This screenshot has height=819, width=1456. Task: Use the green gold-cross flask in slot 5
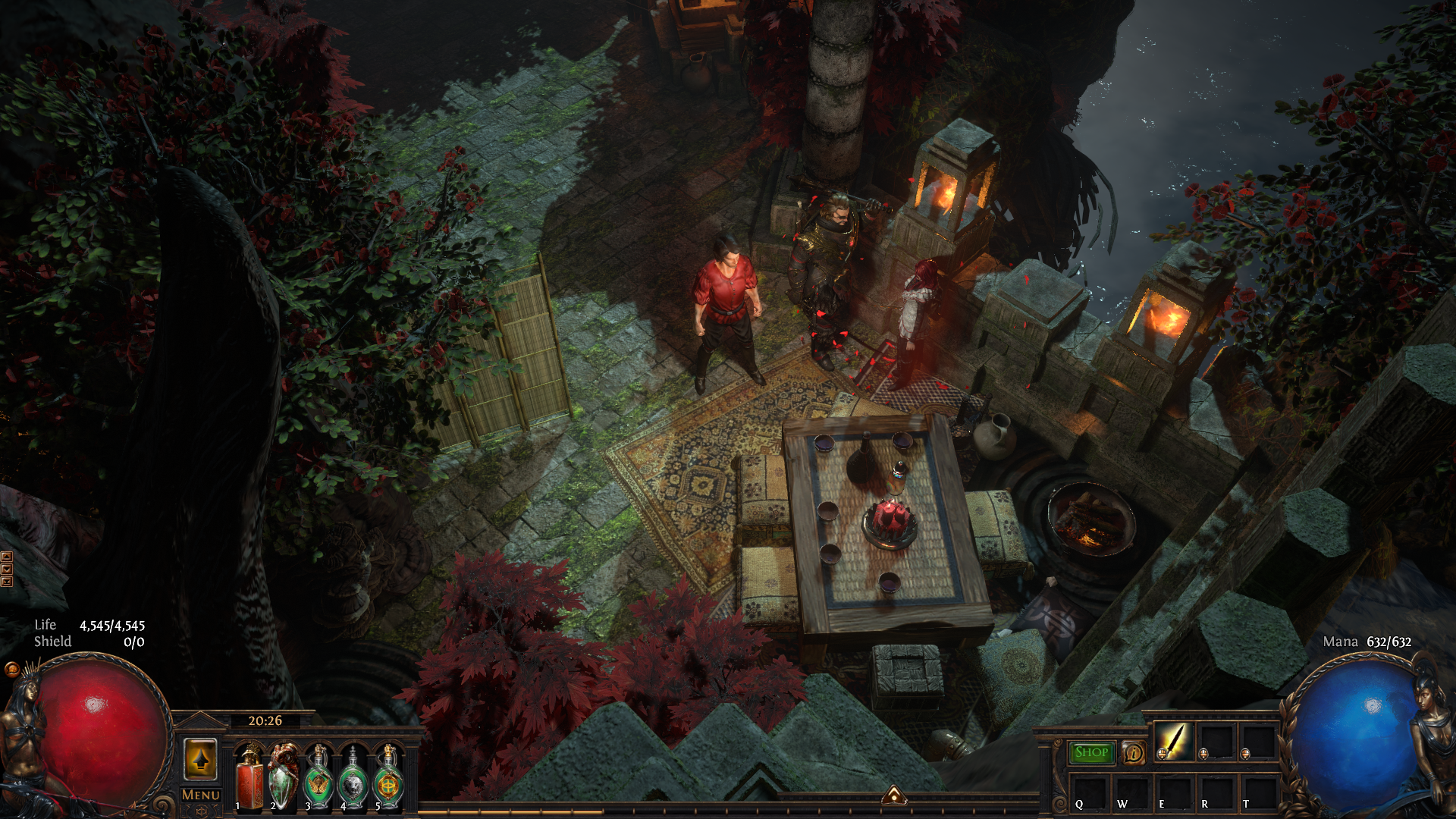pos(388,779)
